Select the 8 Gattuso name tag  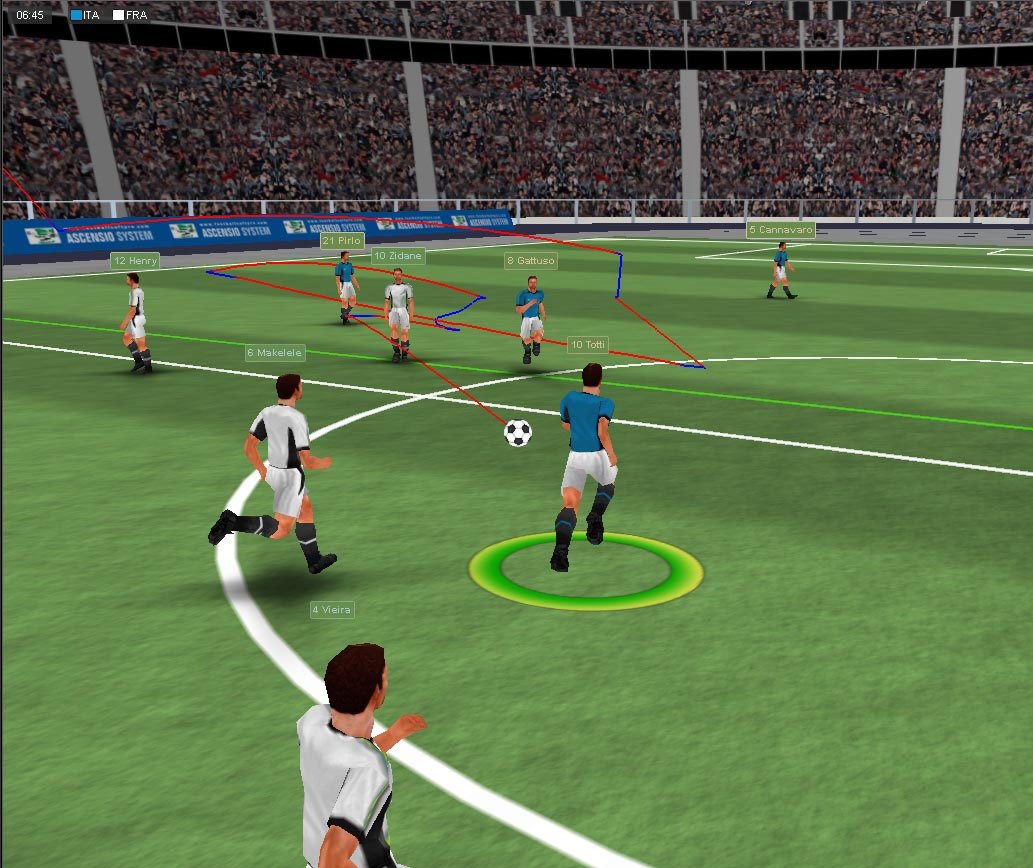coord(530,261)
